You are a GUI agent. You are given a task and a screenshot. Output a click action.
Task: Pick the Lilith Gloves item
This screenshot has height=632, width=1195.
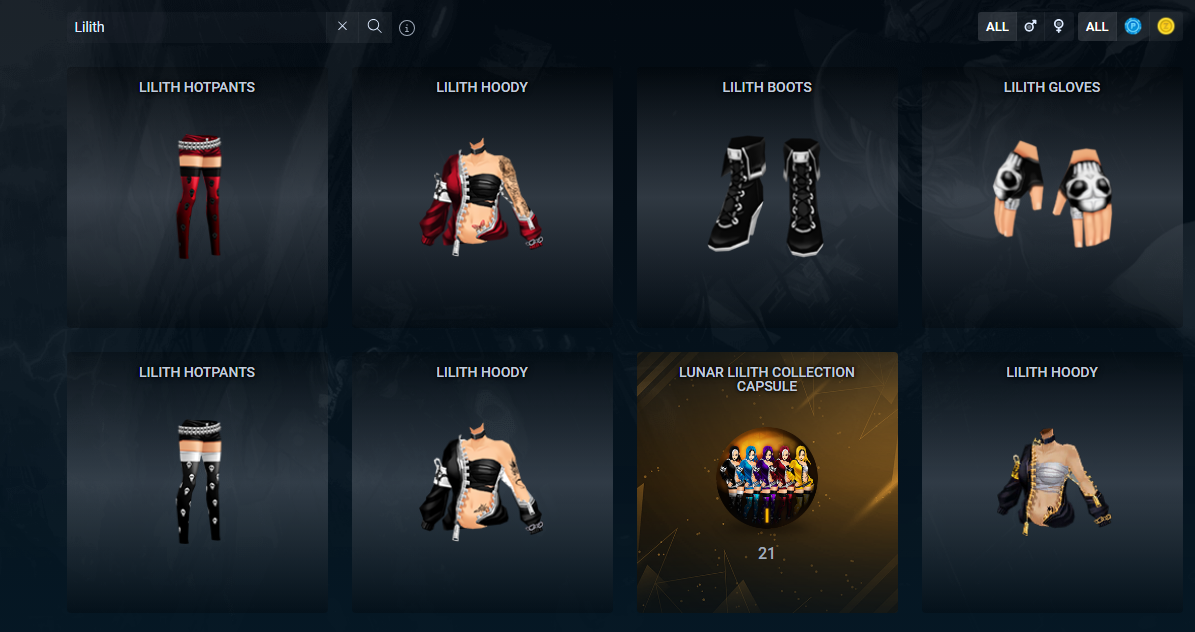(1052, 197)
